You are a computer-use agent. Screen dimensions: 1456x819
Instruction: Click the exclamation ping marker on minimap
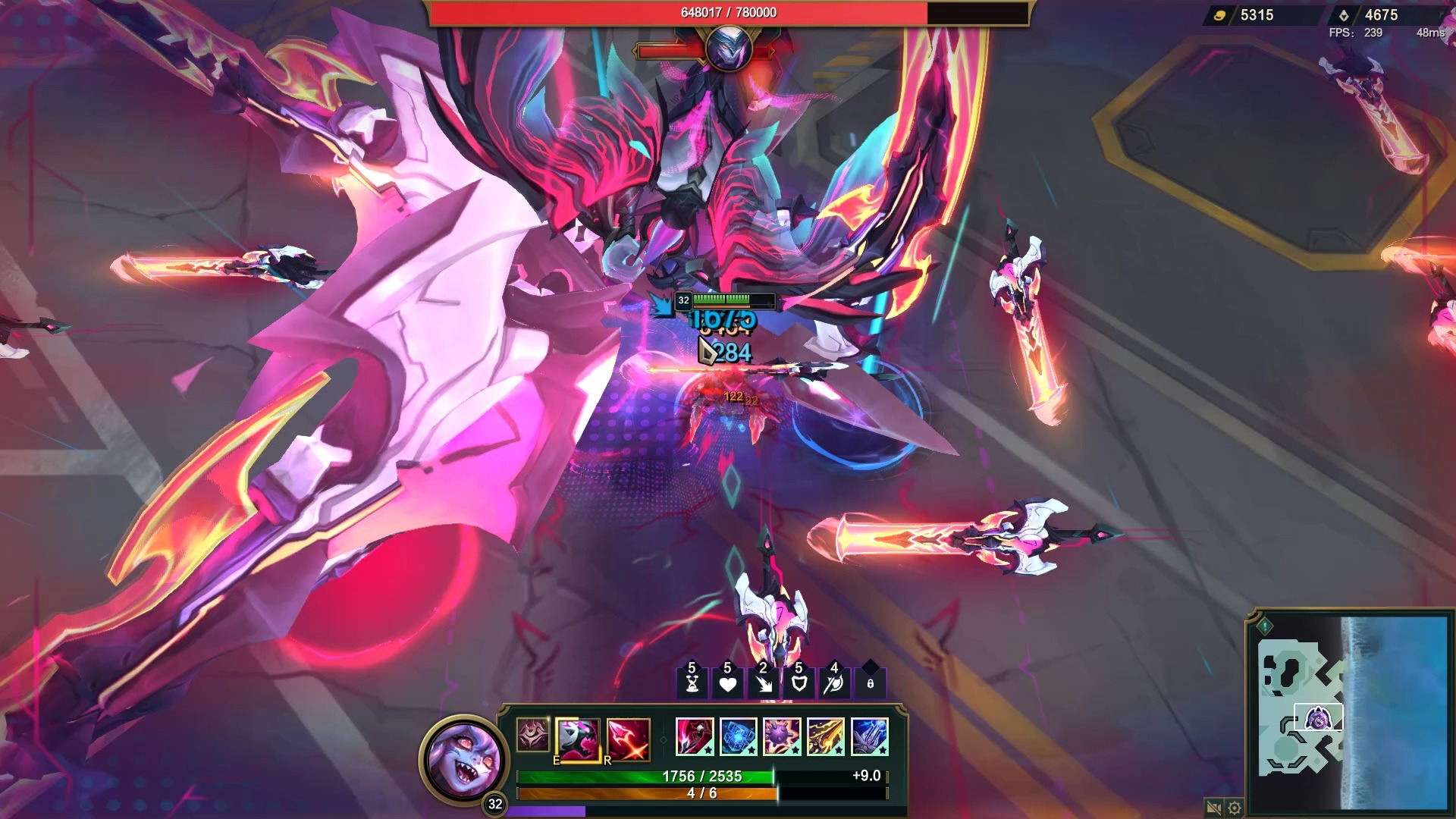click(1264, 626)
